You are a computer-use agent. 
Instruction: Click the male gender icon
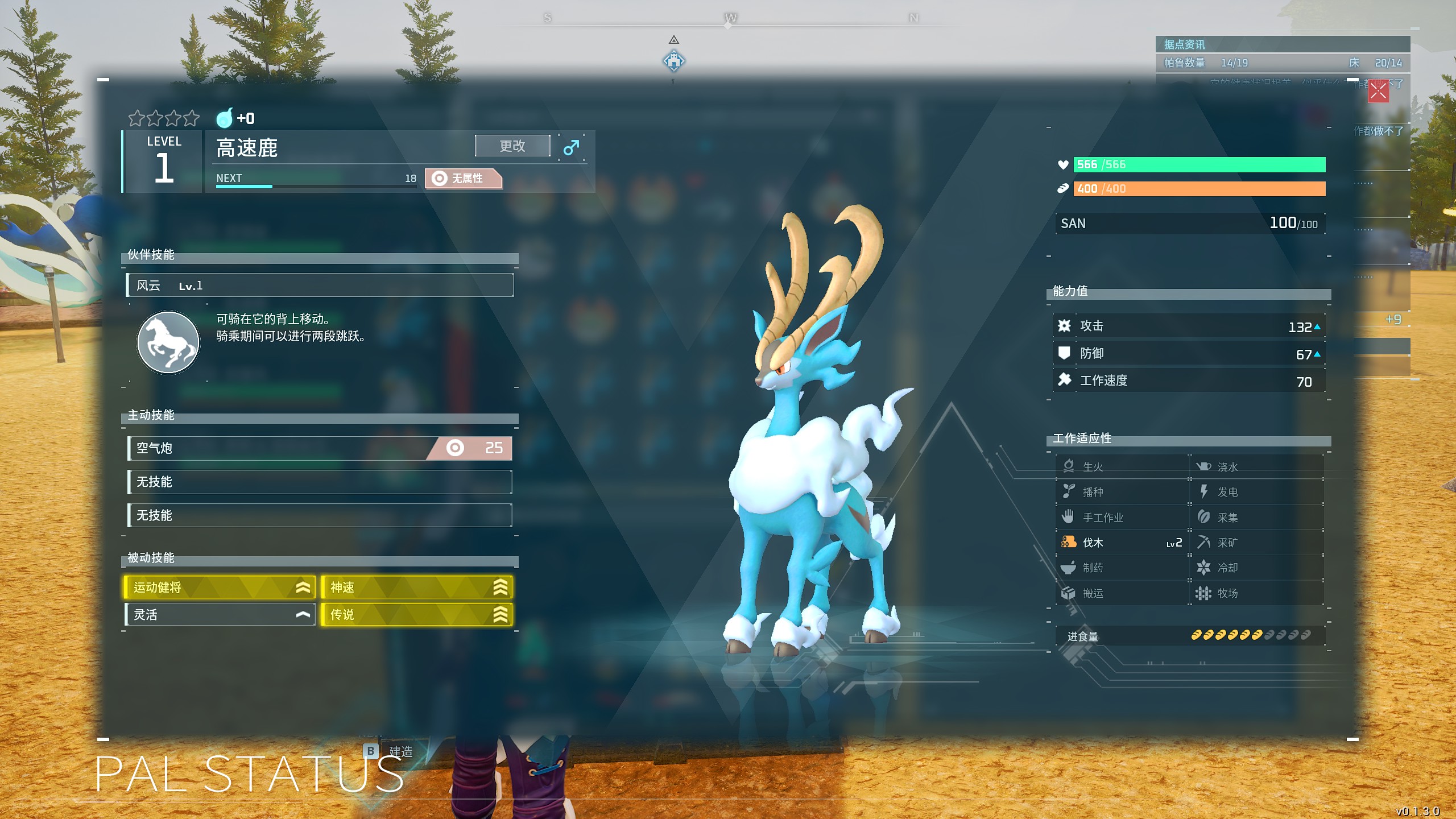click(571, 147)
